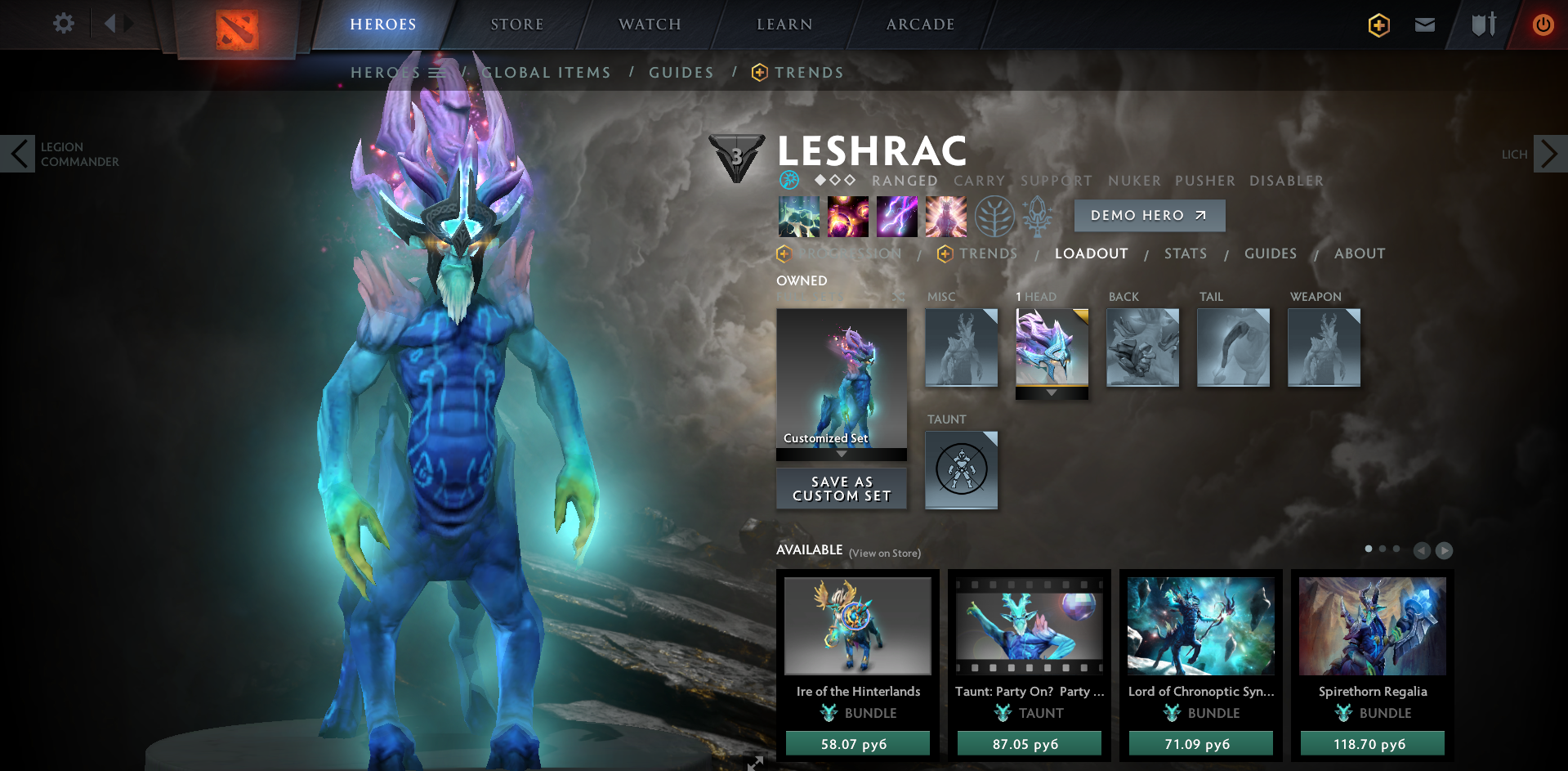The image size is (1568, 771).
Task: Open the View on Store link
Action: (x=883, y=553)
